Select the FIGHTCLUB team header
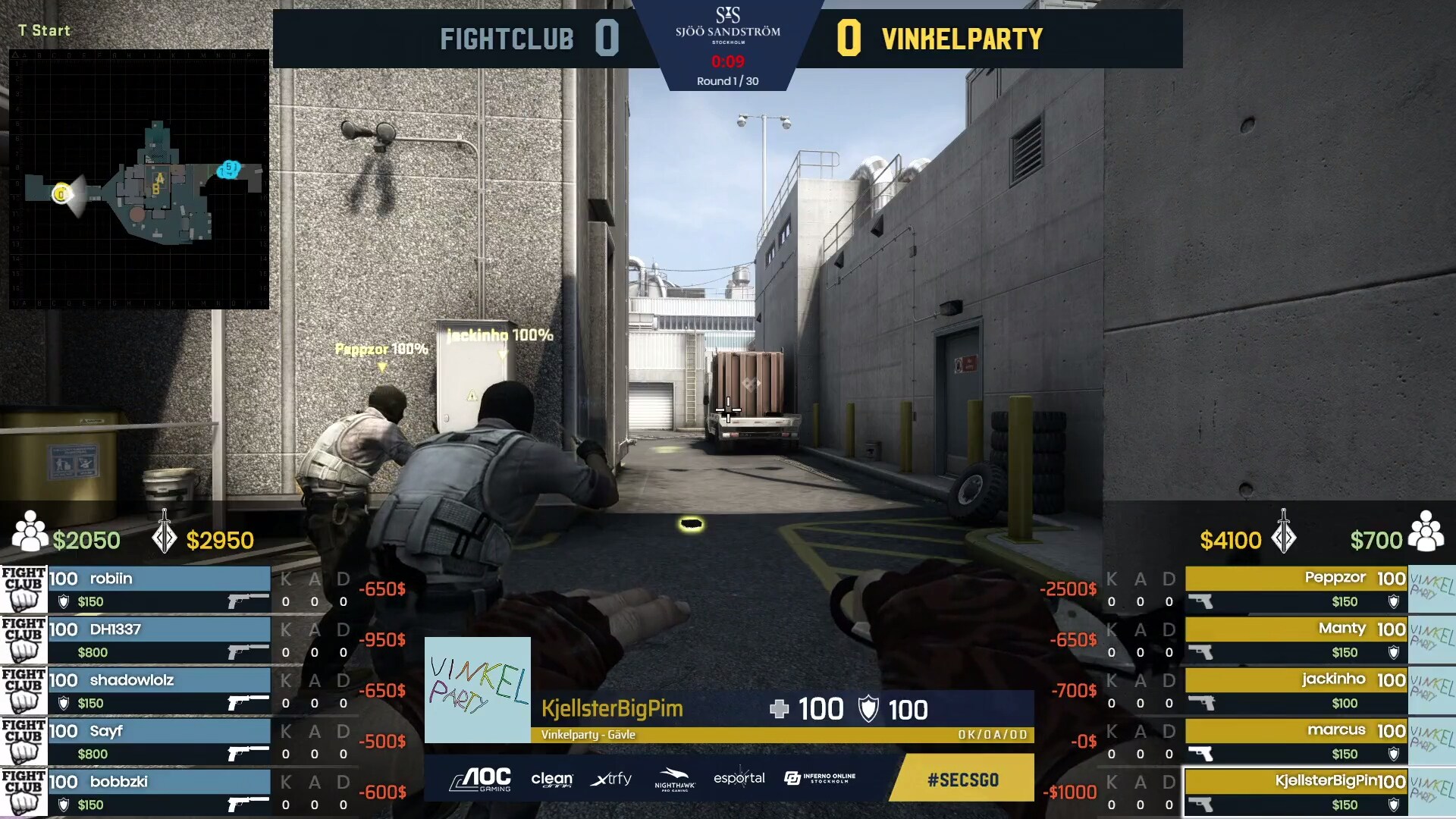The height and width of the screenshot is (819, 1456). pos(507,39)
